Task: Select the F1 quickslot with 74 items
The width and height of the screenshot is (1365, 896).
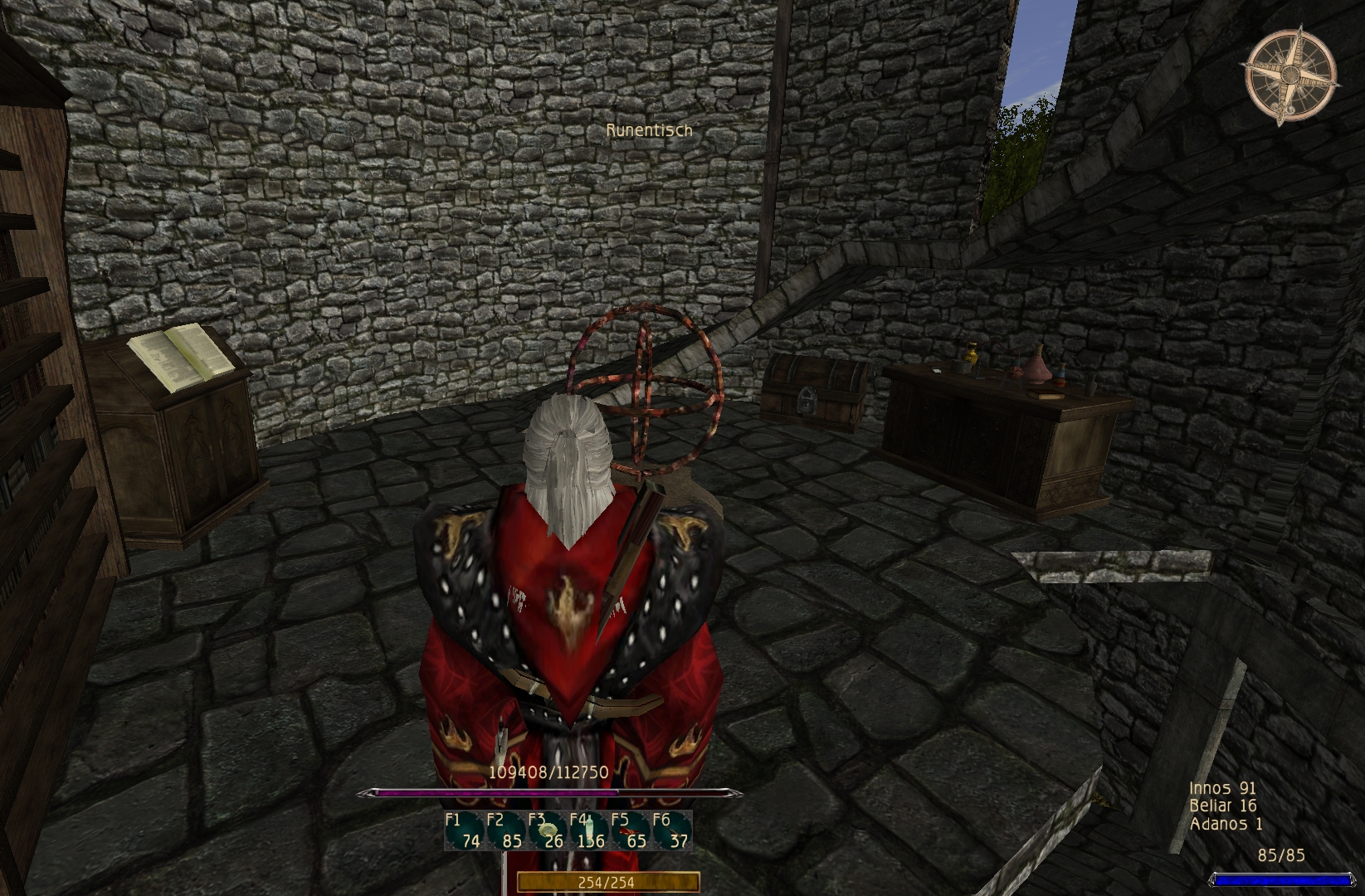Action: click(x=464, y=830)
